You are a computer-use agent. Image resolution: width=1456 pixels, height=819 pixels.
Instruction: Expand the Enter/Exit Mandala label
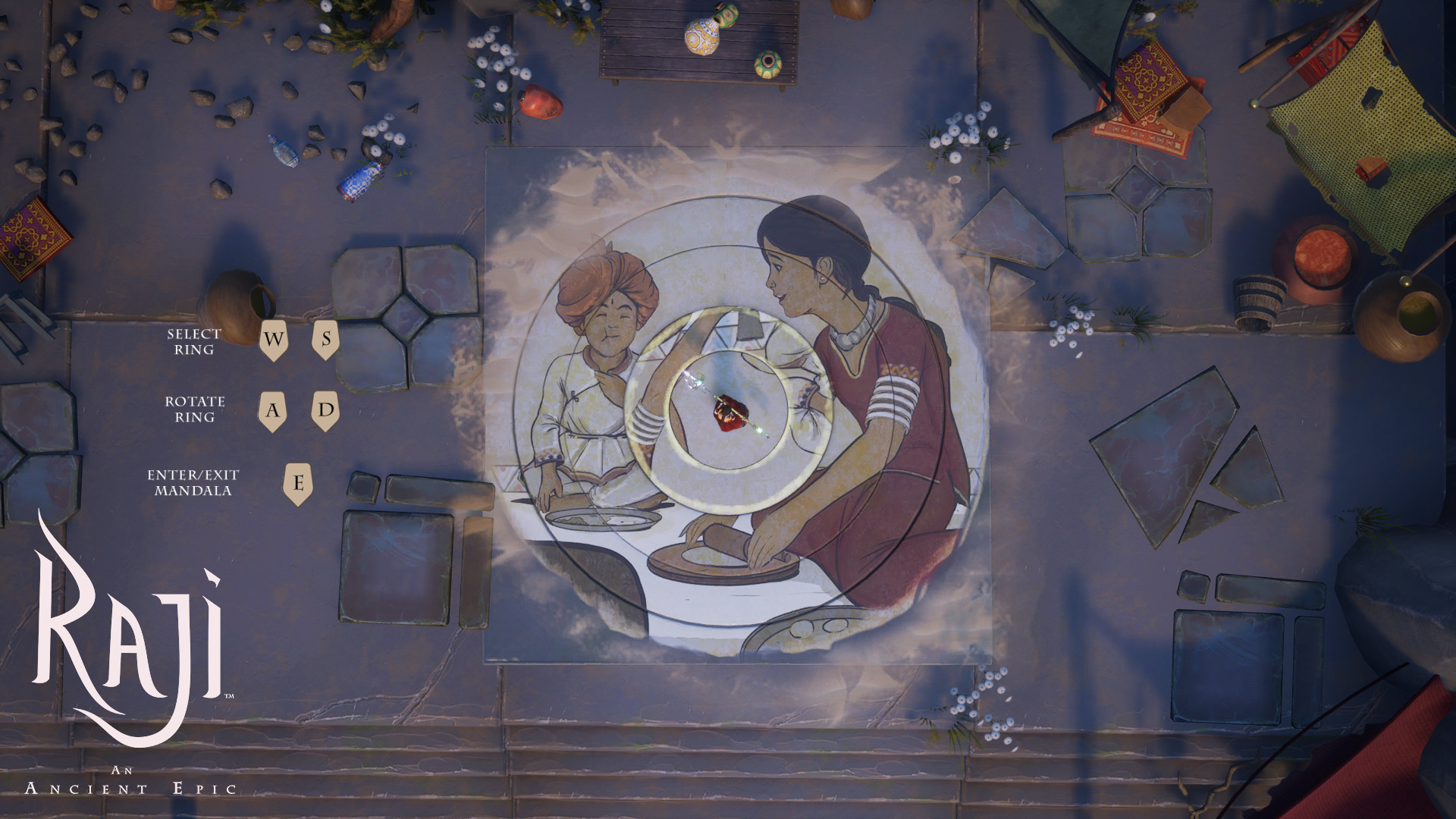point(193,482)
